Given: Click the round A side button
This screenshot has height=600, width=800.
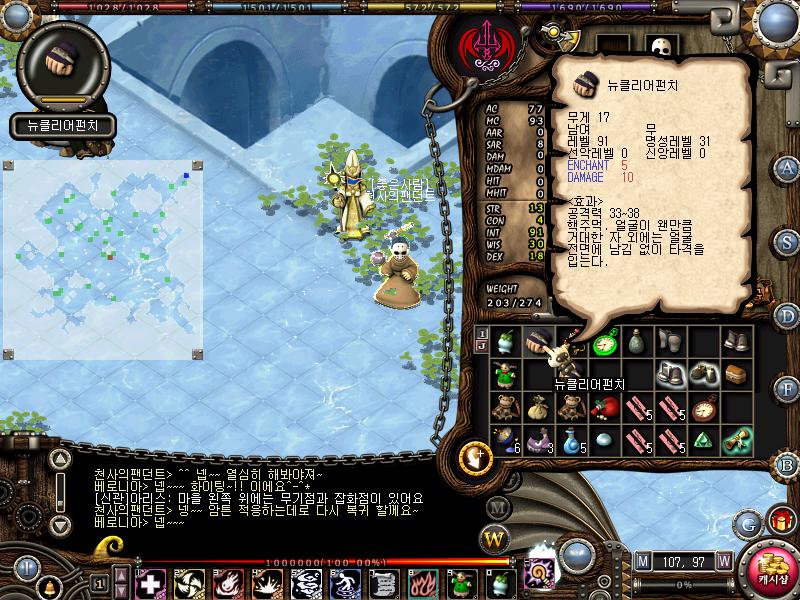Looking at the screenshot, I should coord(788,167).
